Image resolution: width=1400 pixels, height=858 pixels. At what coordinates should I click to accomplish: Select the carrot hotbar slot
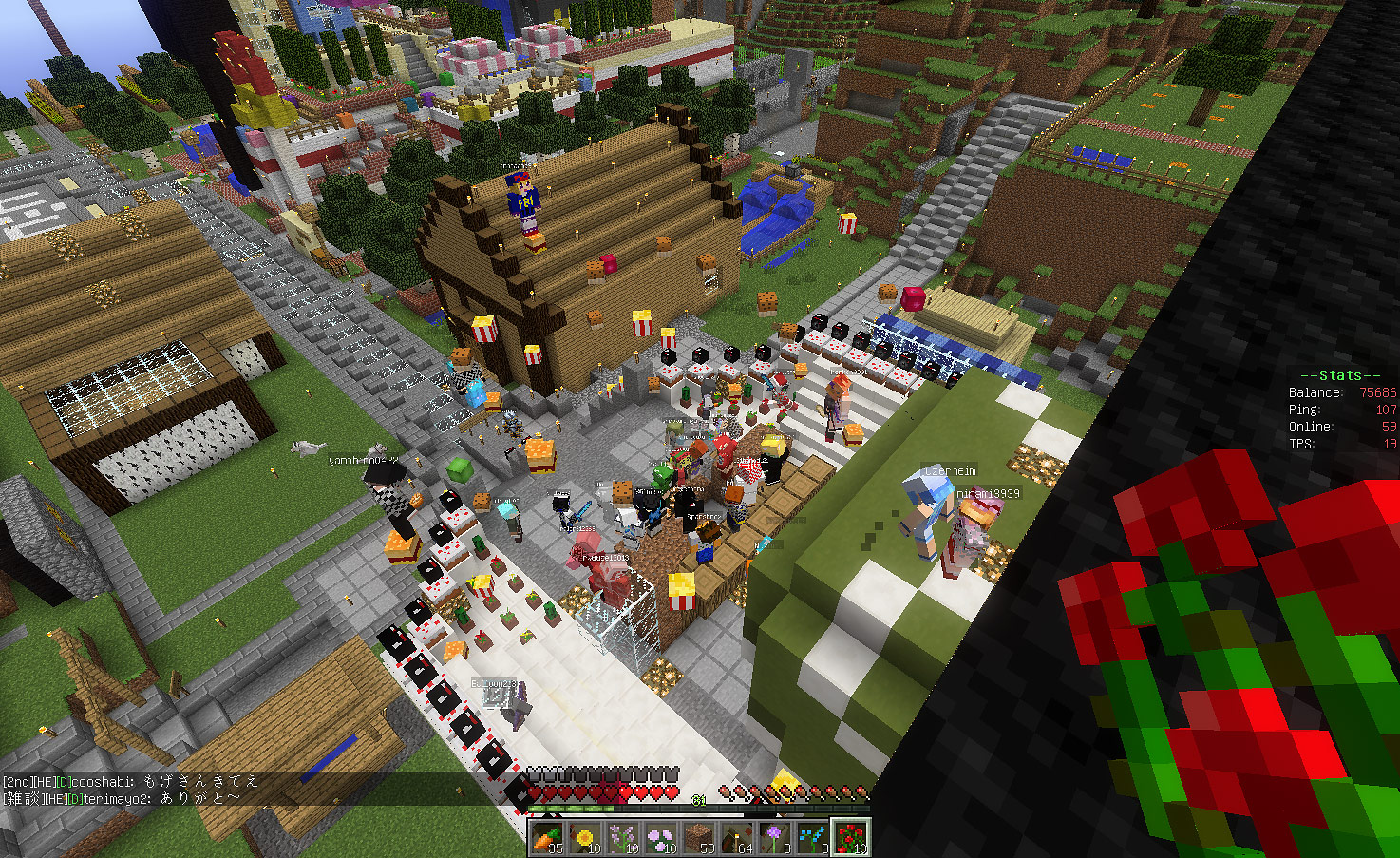pos(546,837)
